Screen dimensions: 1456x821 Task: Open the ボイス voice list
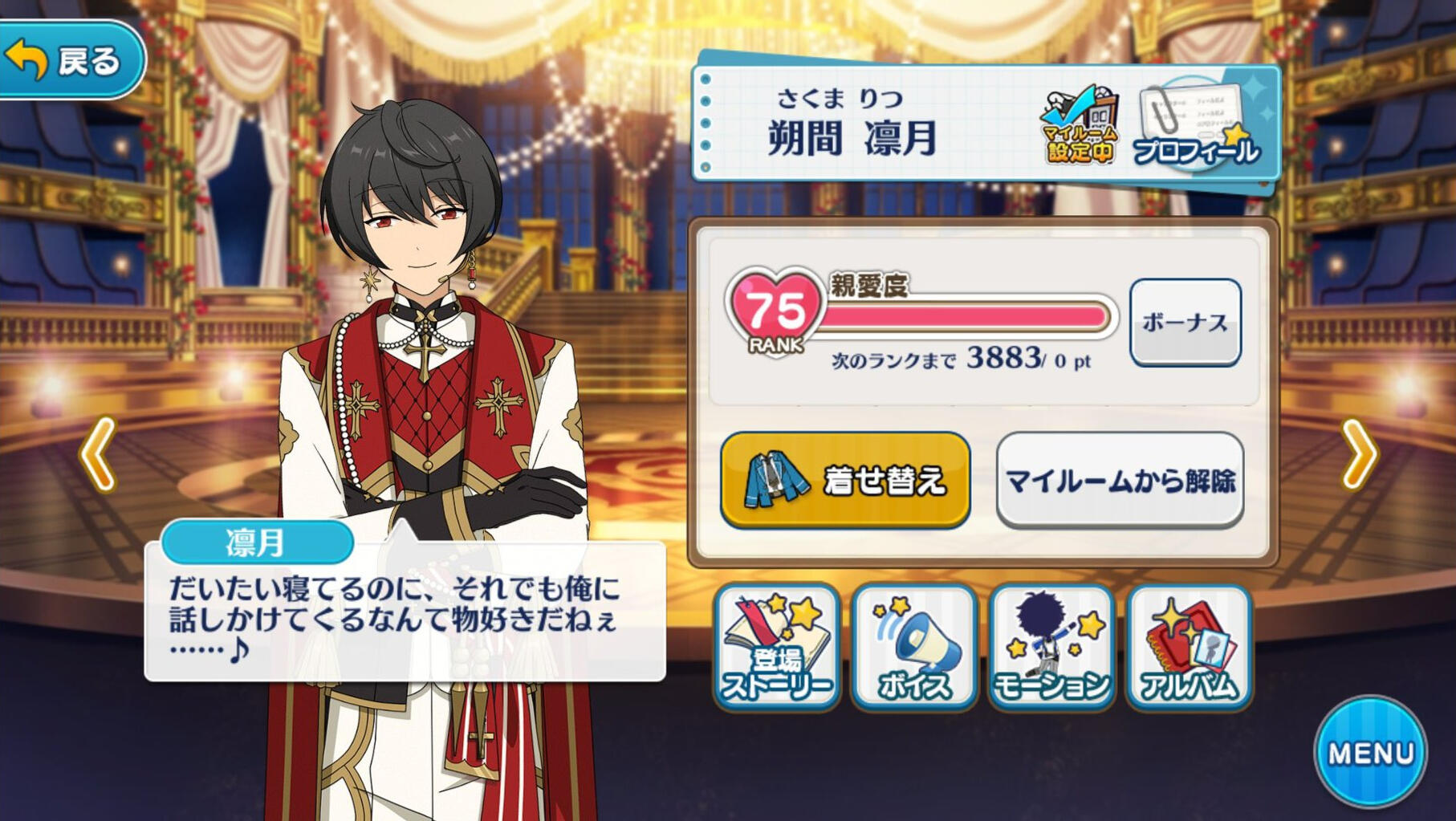pos(914,647)
